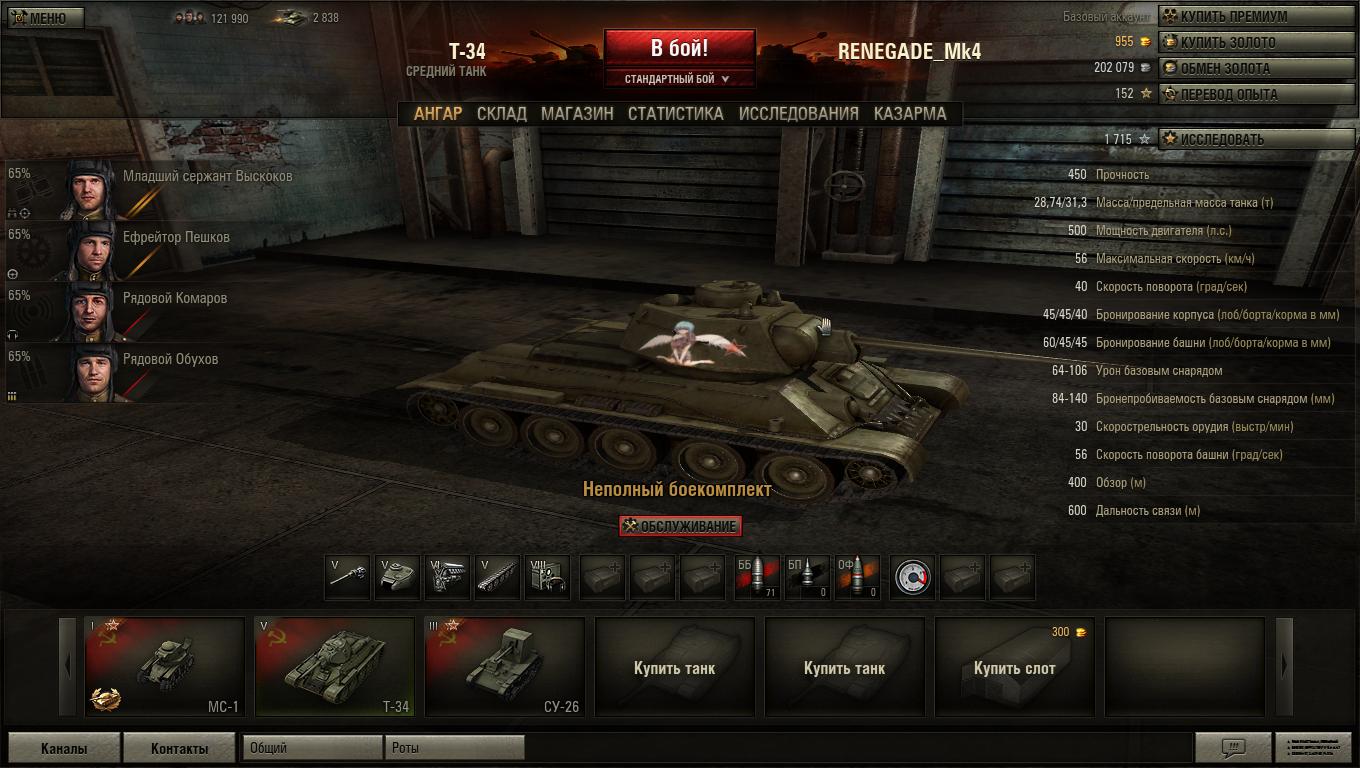Screen dimensions: 1360x768
Task: Open the Каналы chat channels
Action: pyautogui.click(x=64, y=748)
